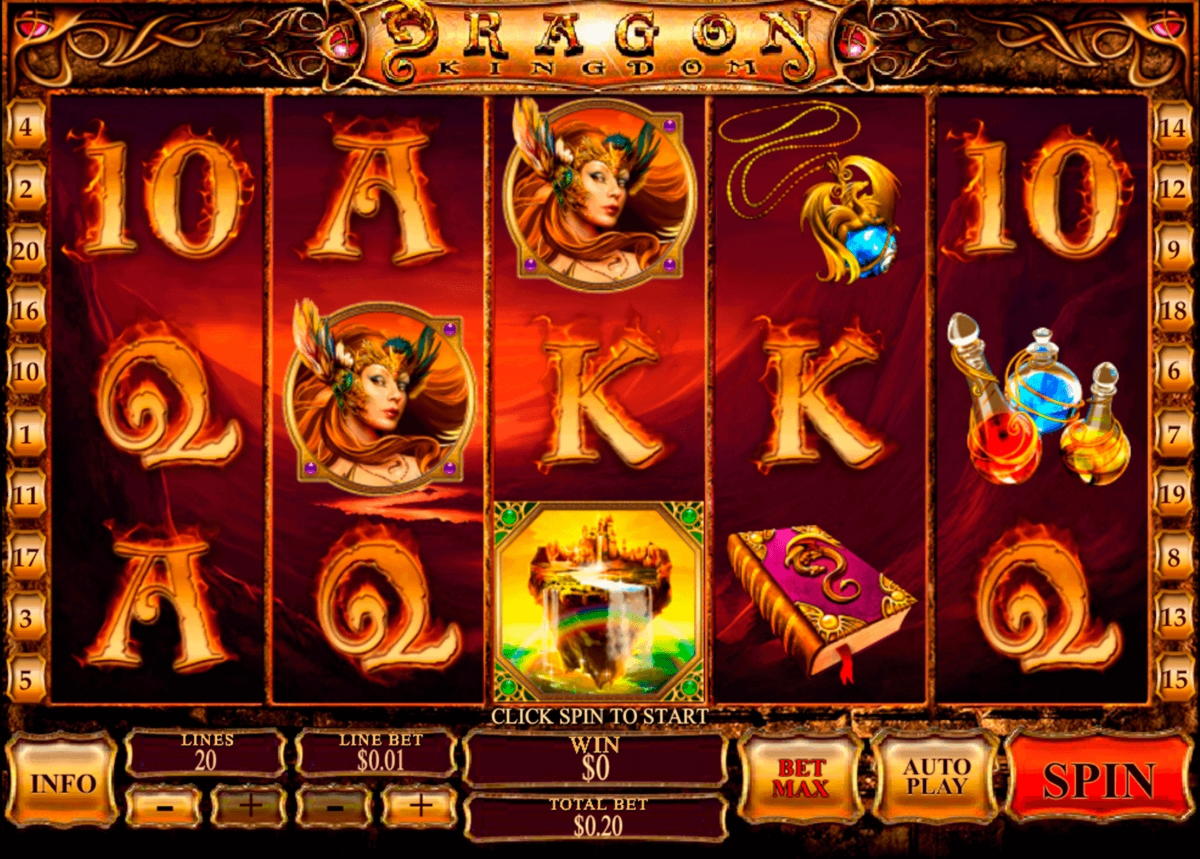Hit the red SPIN button
The height and width of the screenshot is (859, 1200).
(x=1098, y=779)
